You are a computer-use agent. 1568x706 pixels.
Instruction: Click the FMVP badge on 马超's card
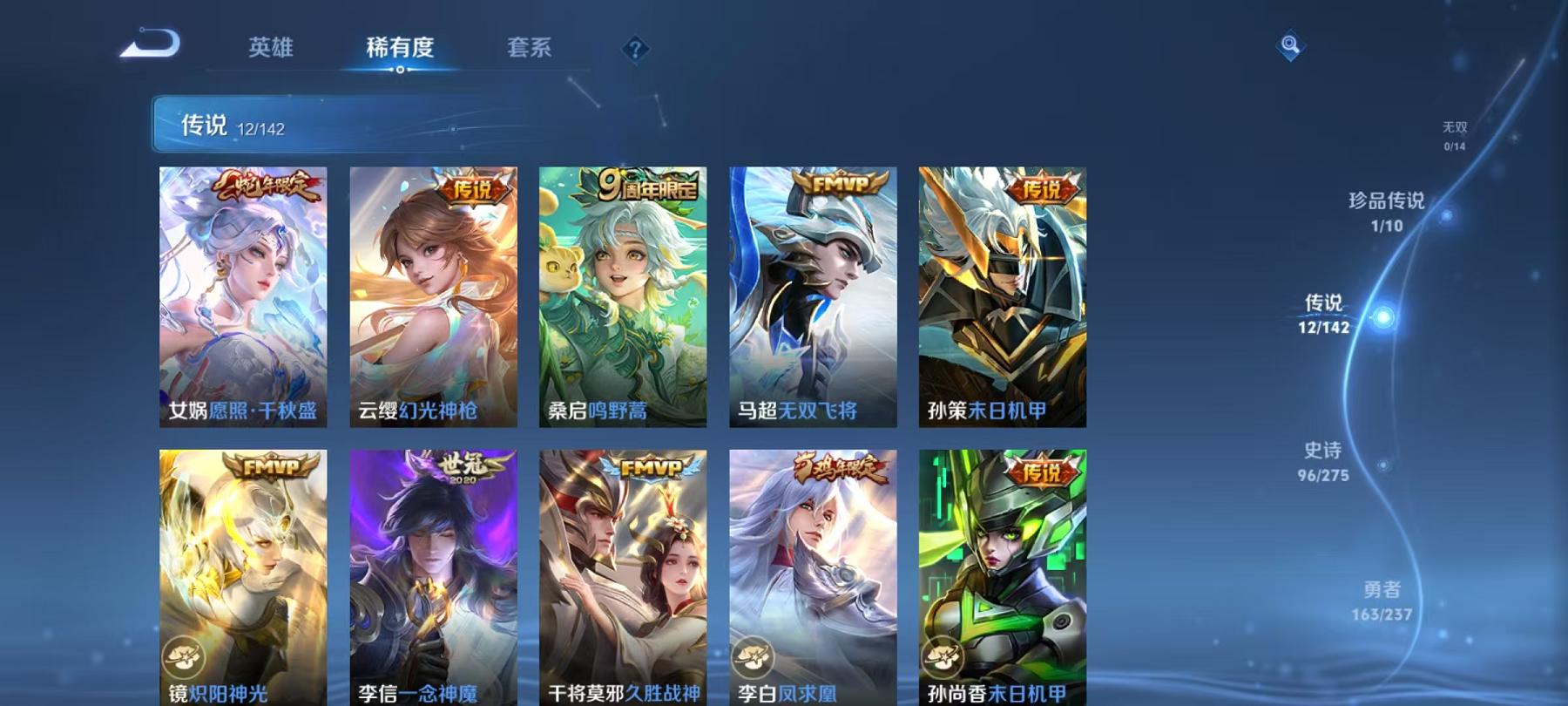pyautogui.click(x=837, y=186)
